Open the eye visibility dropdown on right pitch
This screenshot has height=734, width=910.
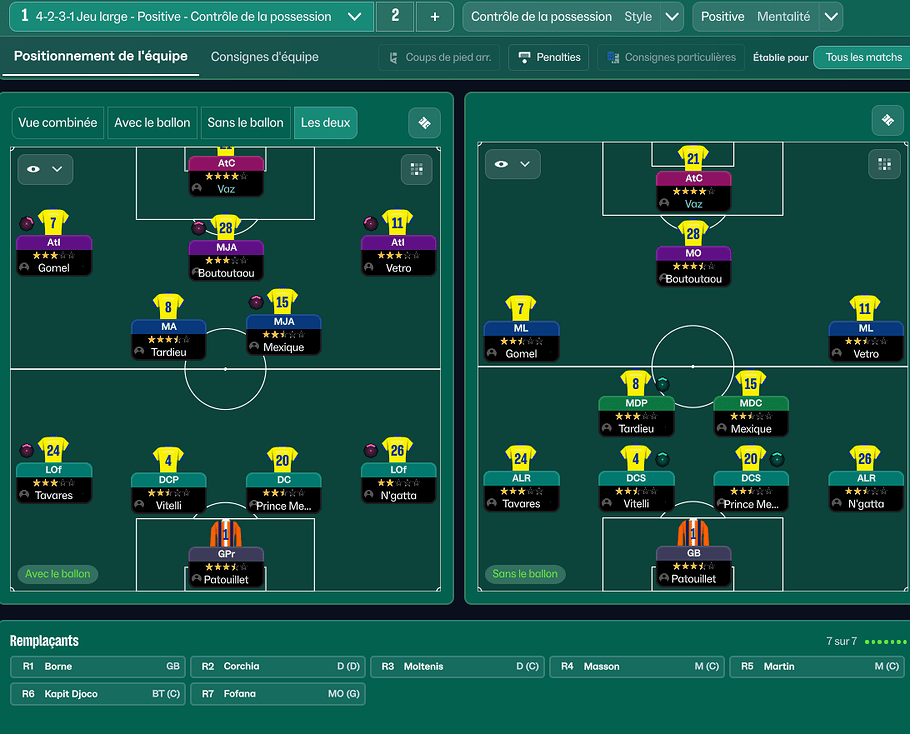512,164
